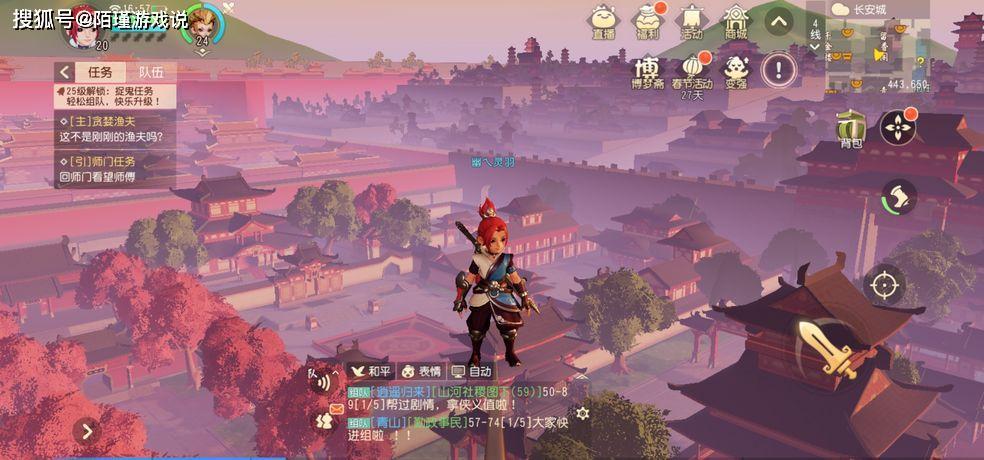This screenshot has width=984, height=460.
Task: Switch to the 队伍 team tab
Action: point(151,72)
